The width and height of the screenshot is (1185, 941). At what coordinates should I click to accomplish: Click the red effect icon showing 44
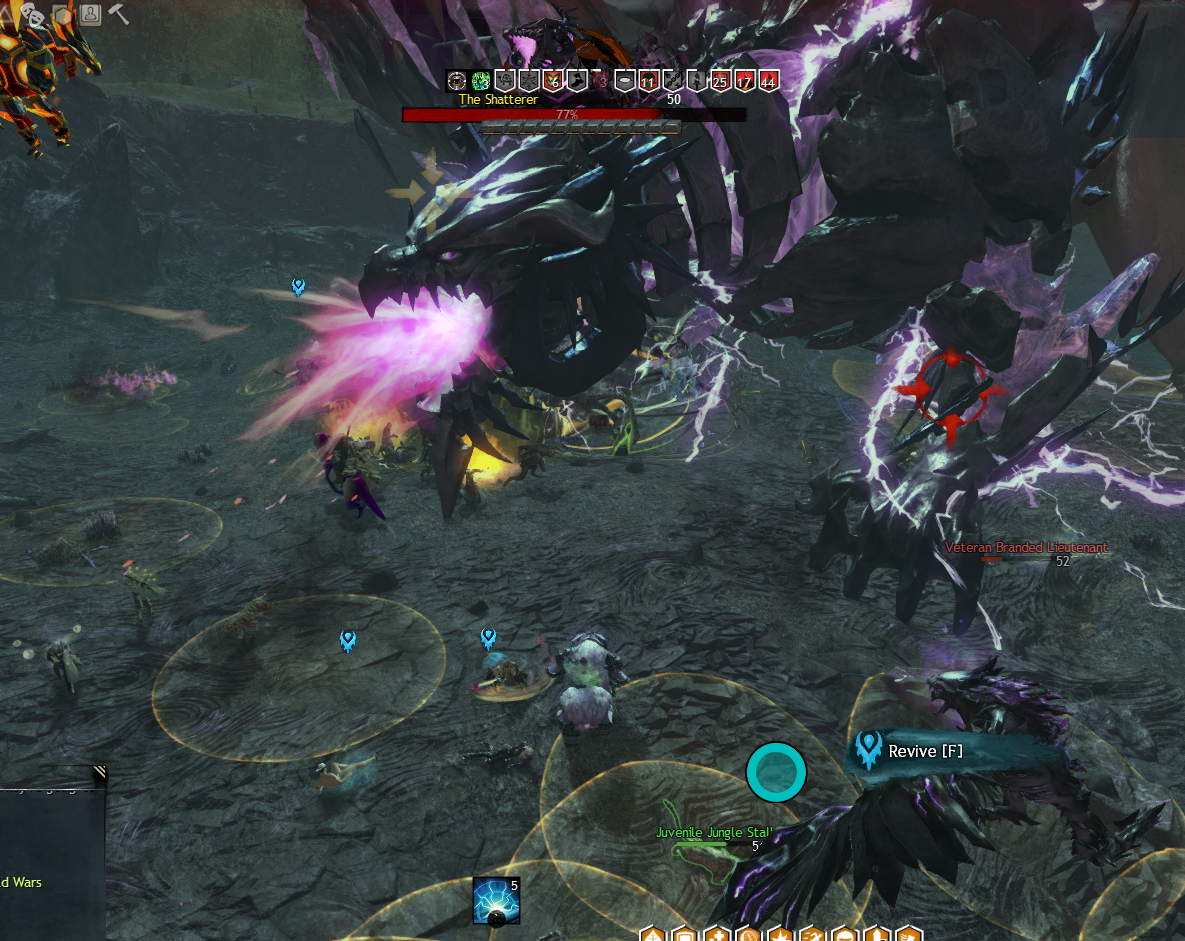[x=768, y=81]
